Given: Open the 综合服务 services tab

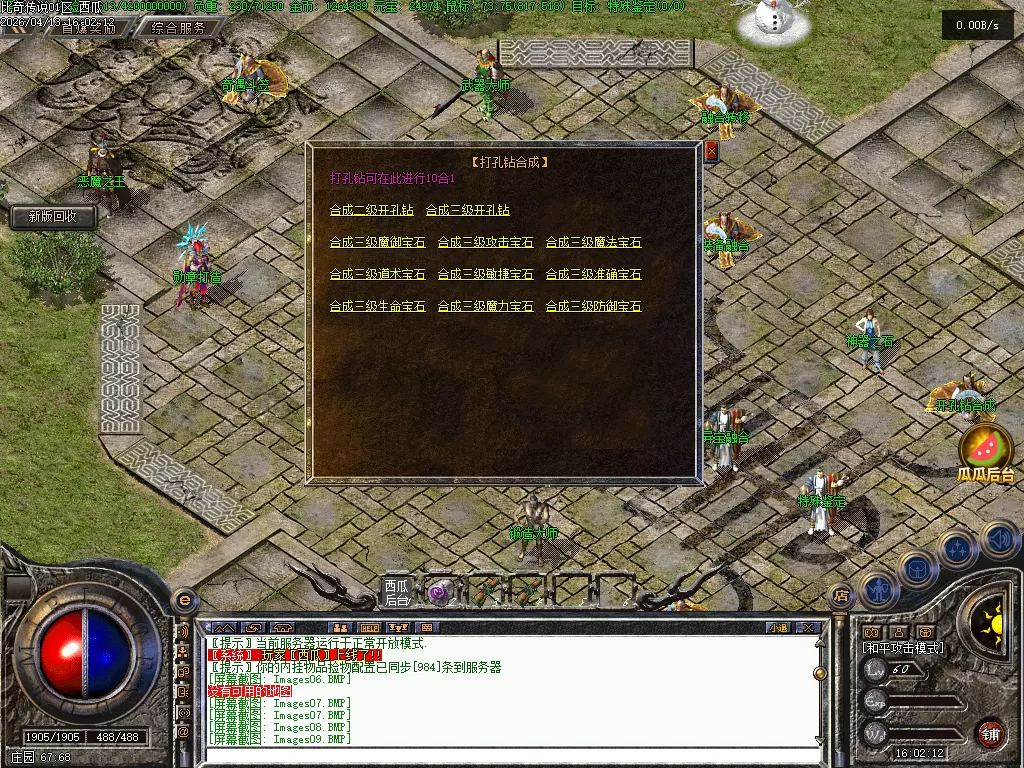Looking at the screenshot, I should 180,28.
